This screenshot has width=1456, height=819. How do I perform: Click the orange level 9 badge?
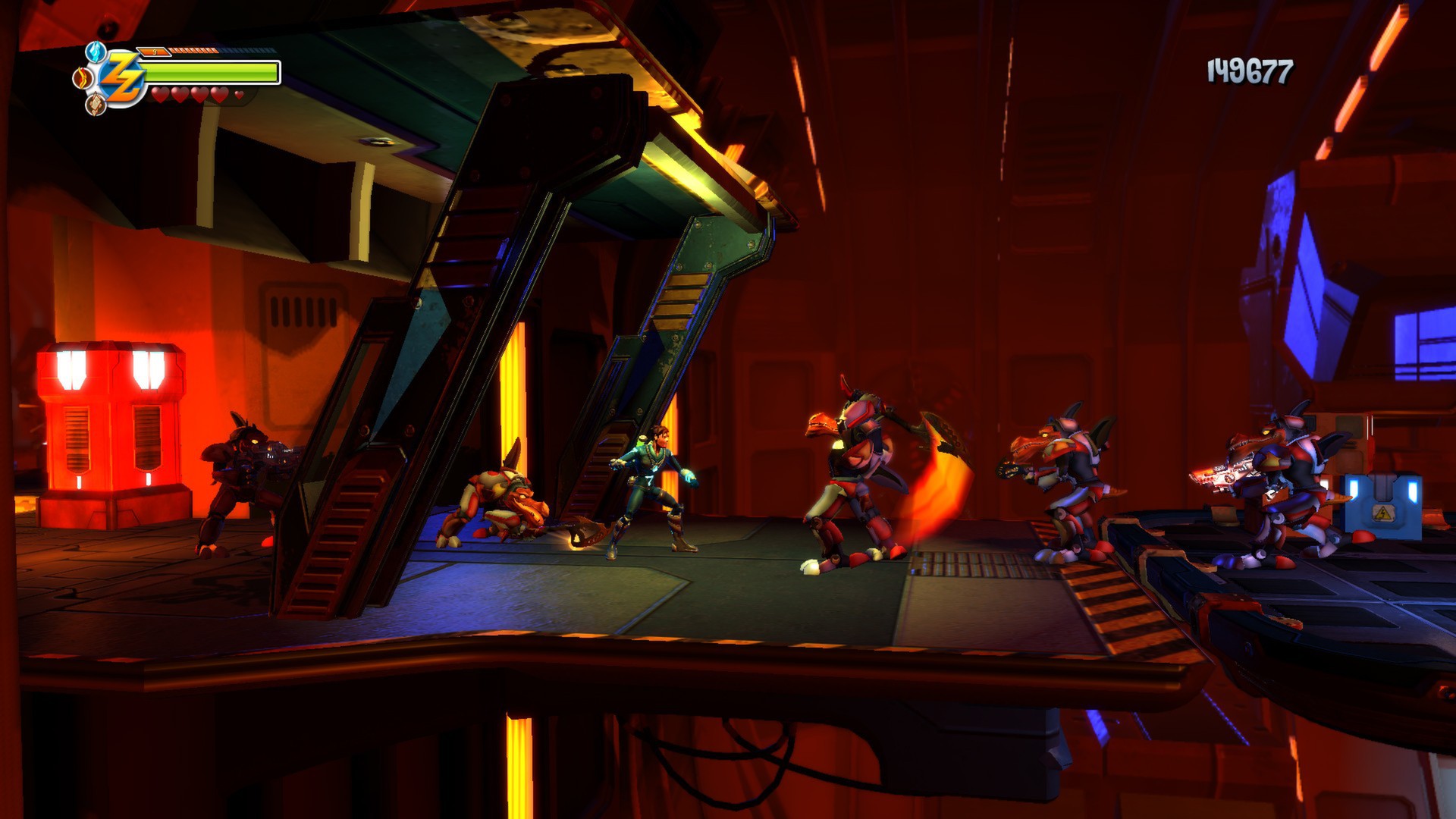(x=155, y=52)
